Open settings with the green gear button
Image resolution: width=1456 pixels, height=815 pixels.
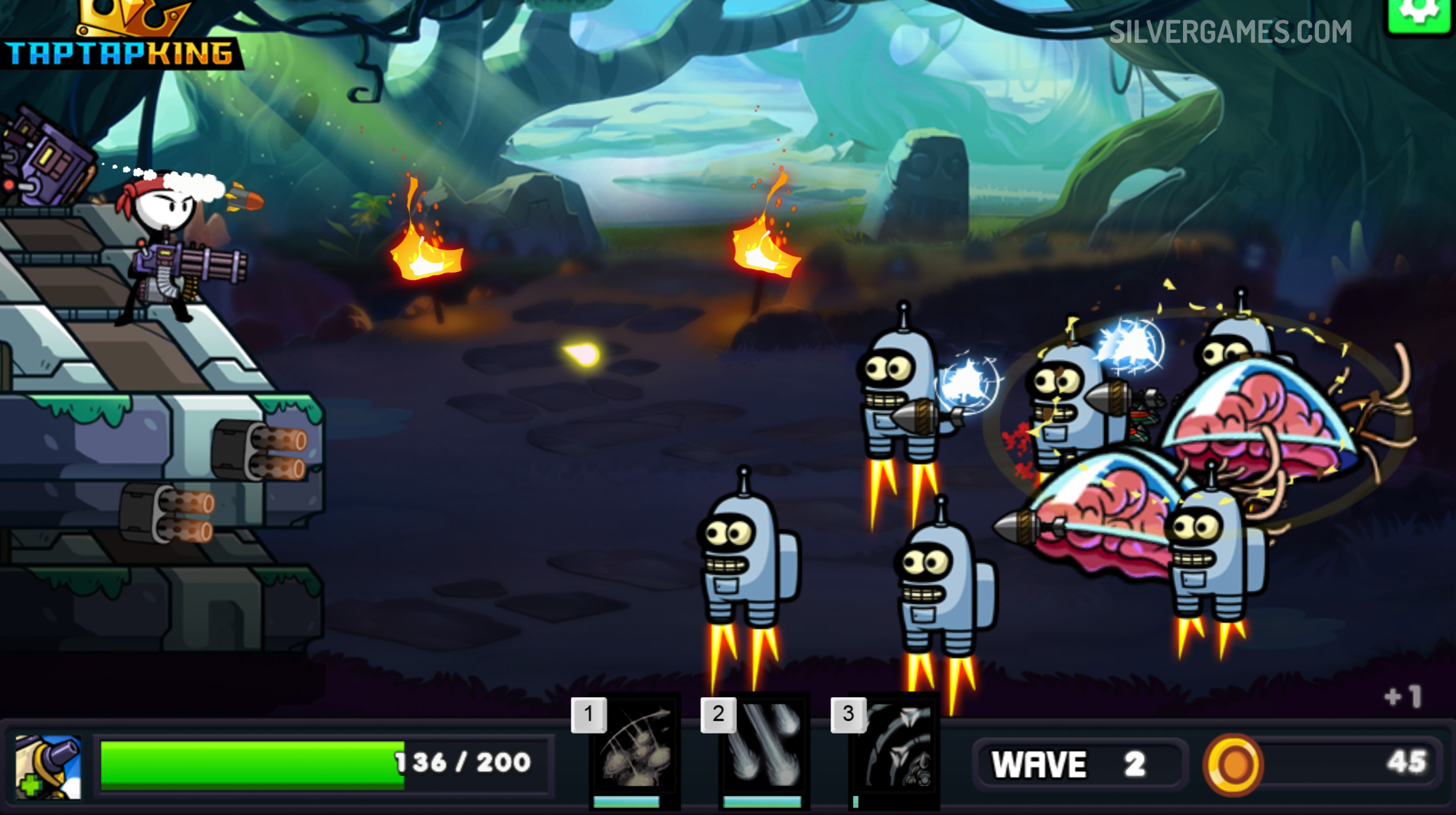pyautogui.click(x=1421, y=14)
